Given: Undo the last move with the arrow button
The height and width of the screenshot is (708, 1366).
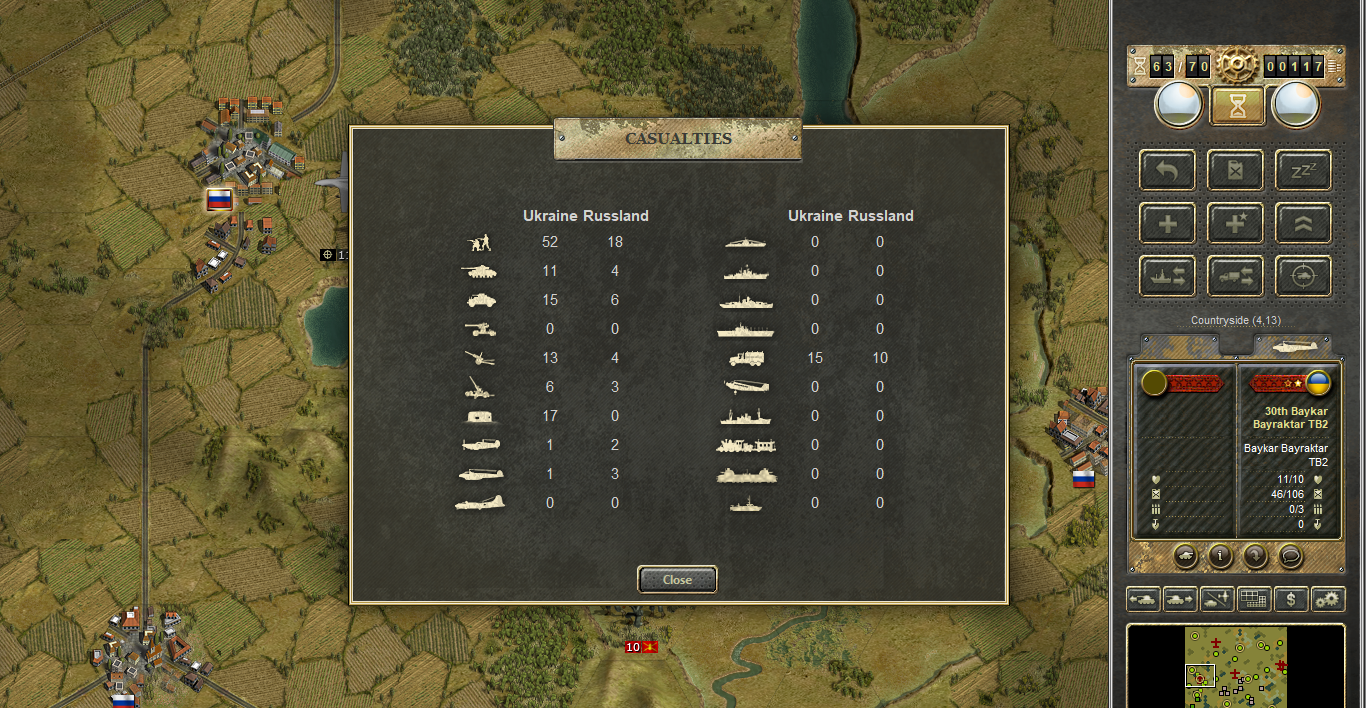Looking at the screenshot, I should 1167,170.
